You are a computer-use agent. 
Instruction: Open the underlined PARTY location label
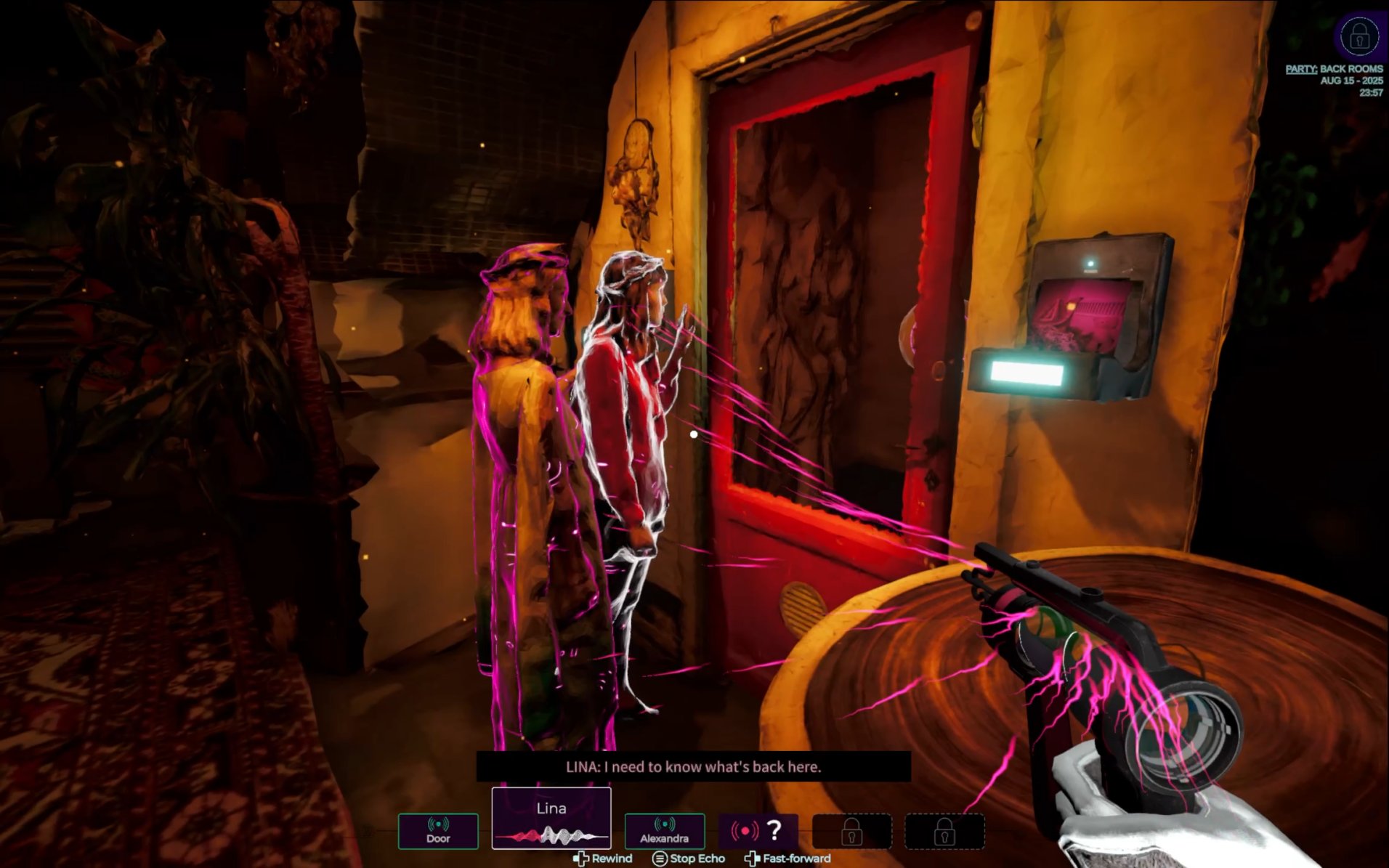(1300, 69)
